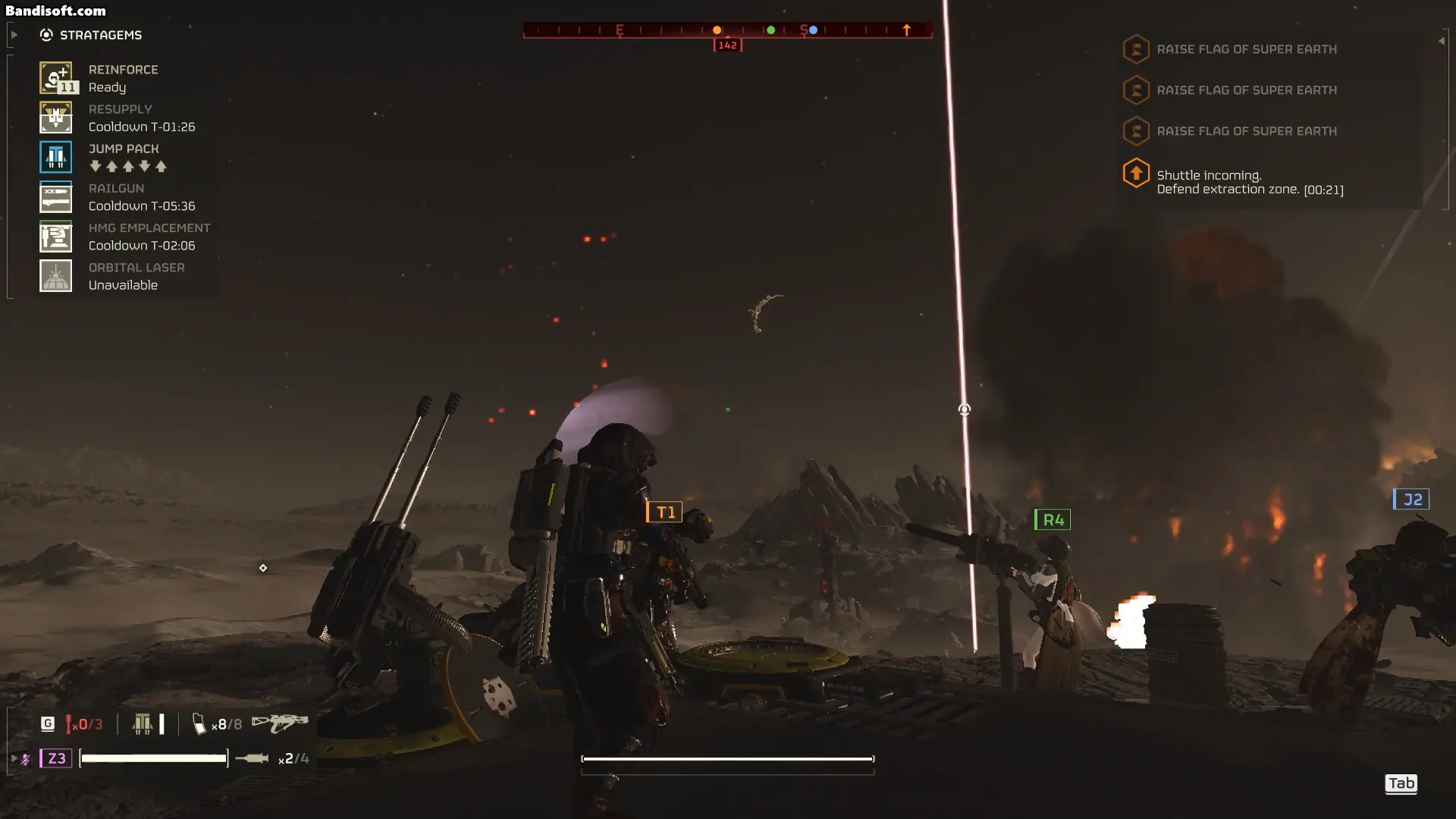Click the primary weapon rifle icon

pyautogui.click(x=280, y=723)
